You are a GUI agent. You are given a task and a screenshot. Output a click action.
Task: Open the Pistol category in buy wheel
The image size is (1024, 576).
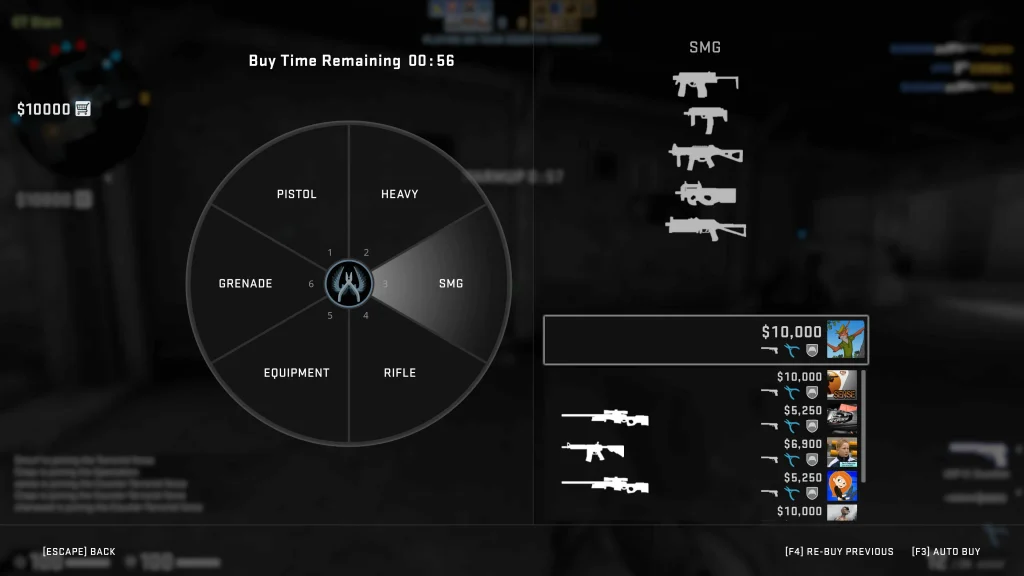click(296, 194)
